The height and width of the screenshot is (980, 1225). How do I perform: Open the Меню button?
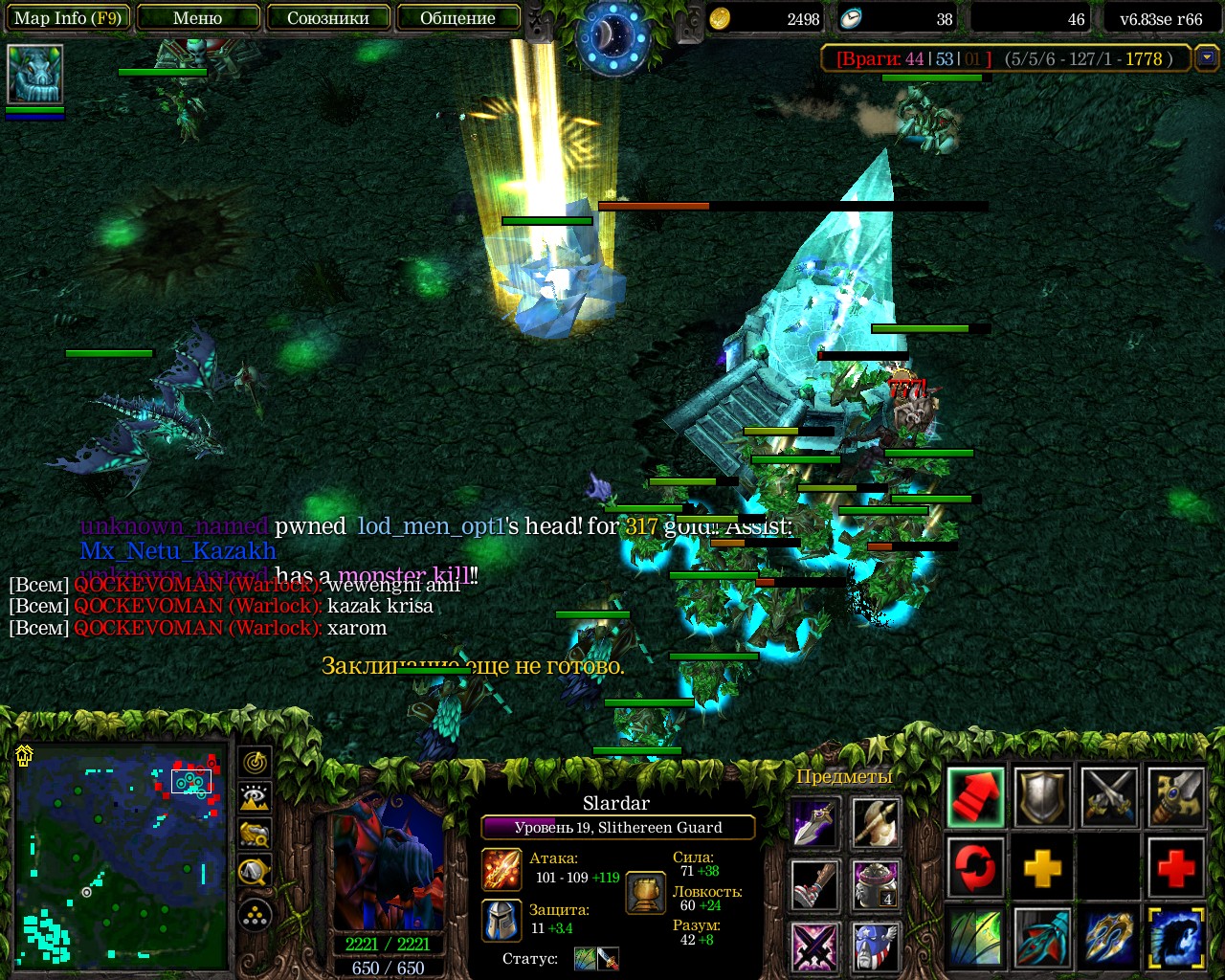[198, 18]
